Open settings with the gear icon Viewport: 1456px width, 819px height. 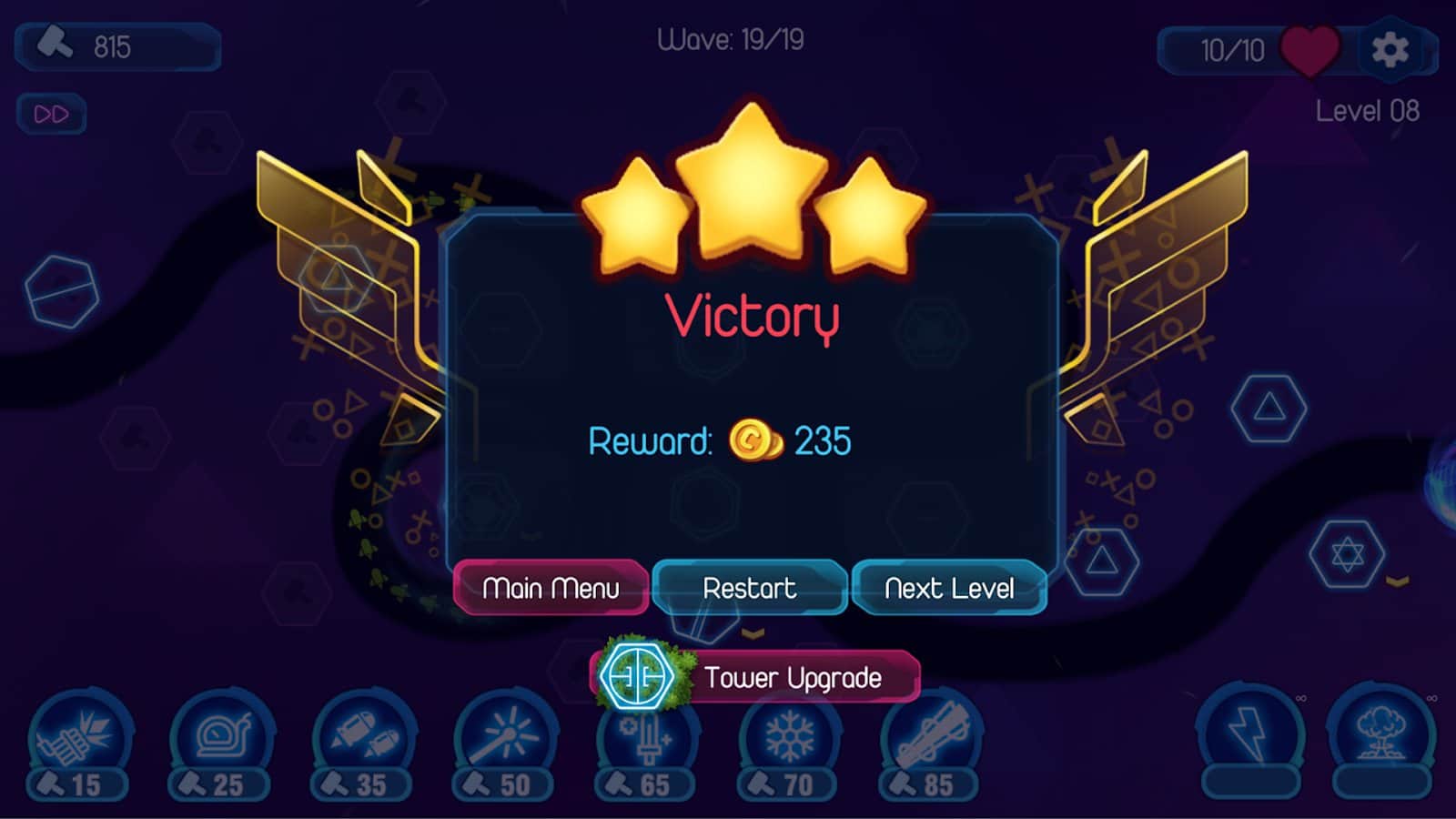pos(1390,49)
